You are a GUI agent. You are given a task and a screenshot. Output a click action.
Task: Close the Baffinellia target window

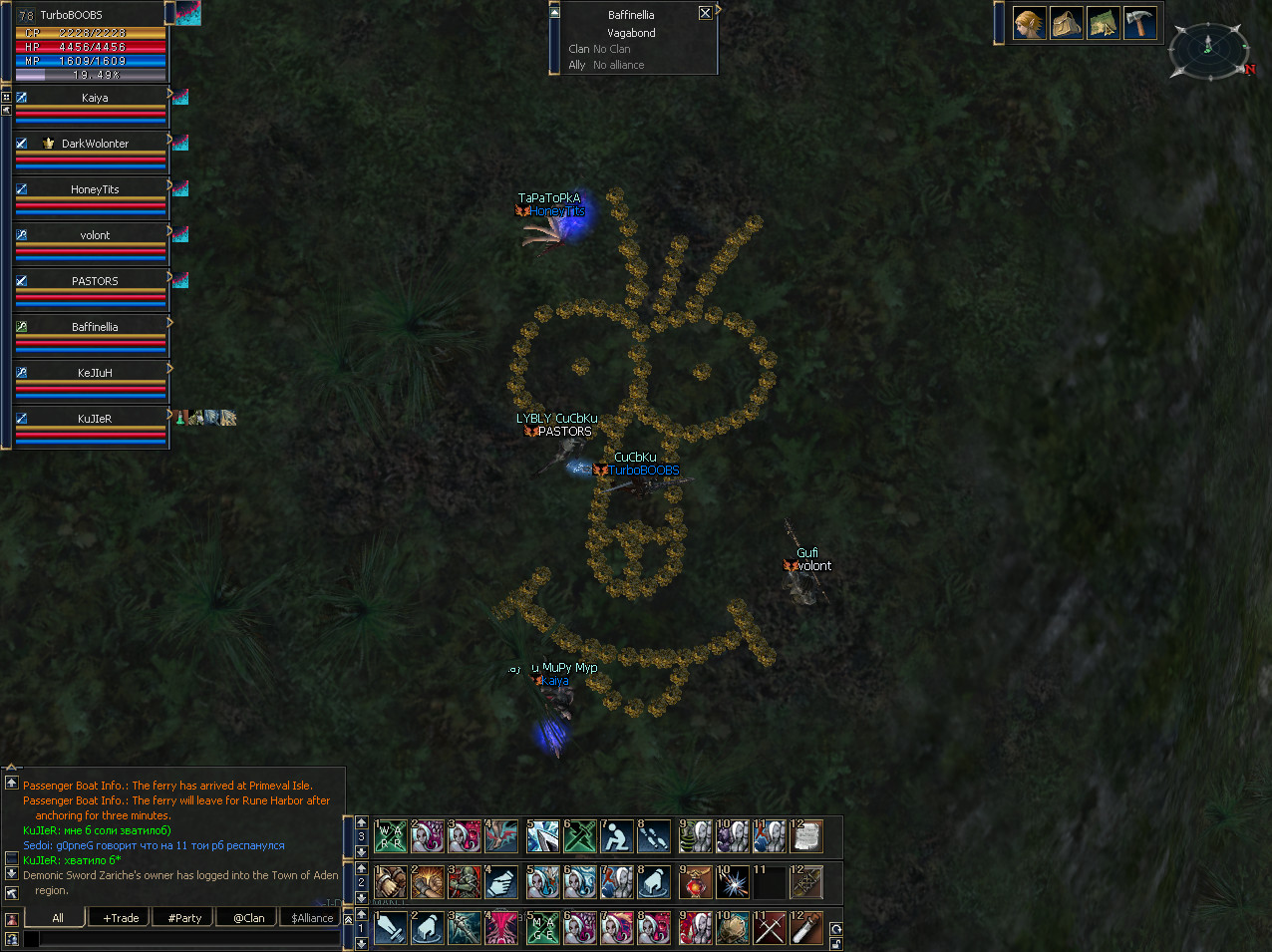tap(705, 13)
